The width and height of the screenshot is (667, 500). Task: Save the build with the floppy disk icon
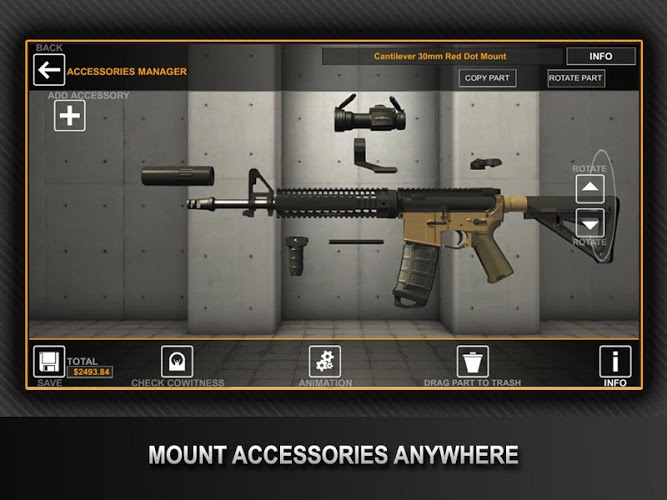[49, 361]
